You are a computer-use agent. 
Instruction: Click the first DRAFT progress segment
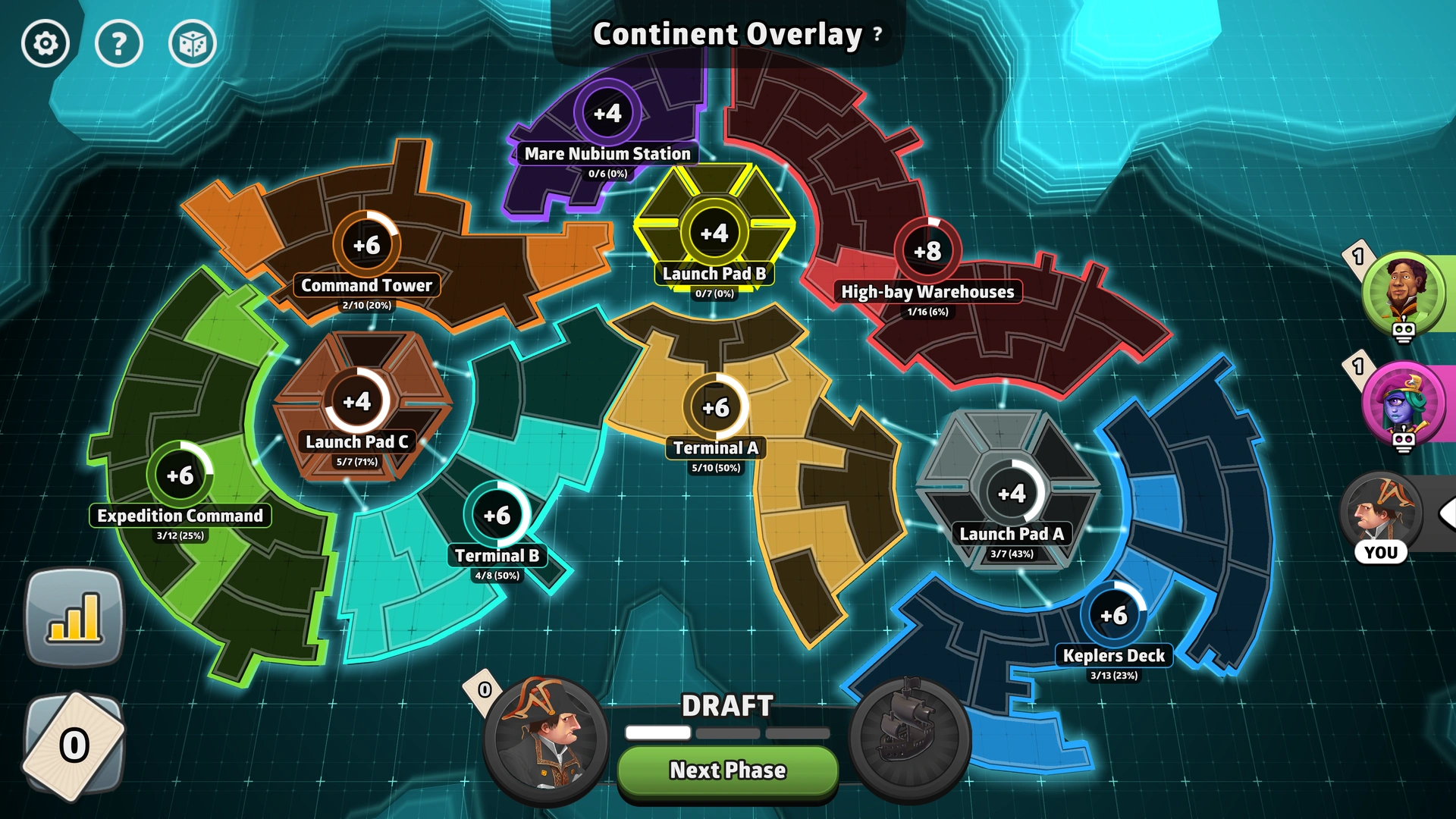tap(657, 733)
